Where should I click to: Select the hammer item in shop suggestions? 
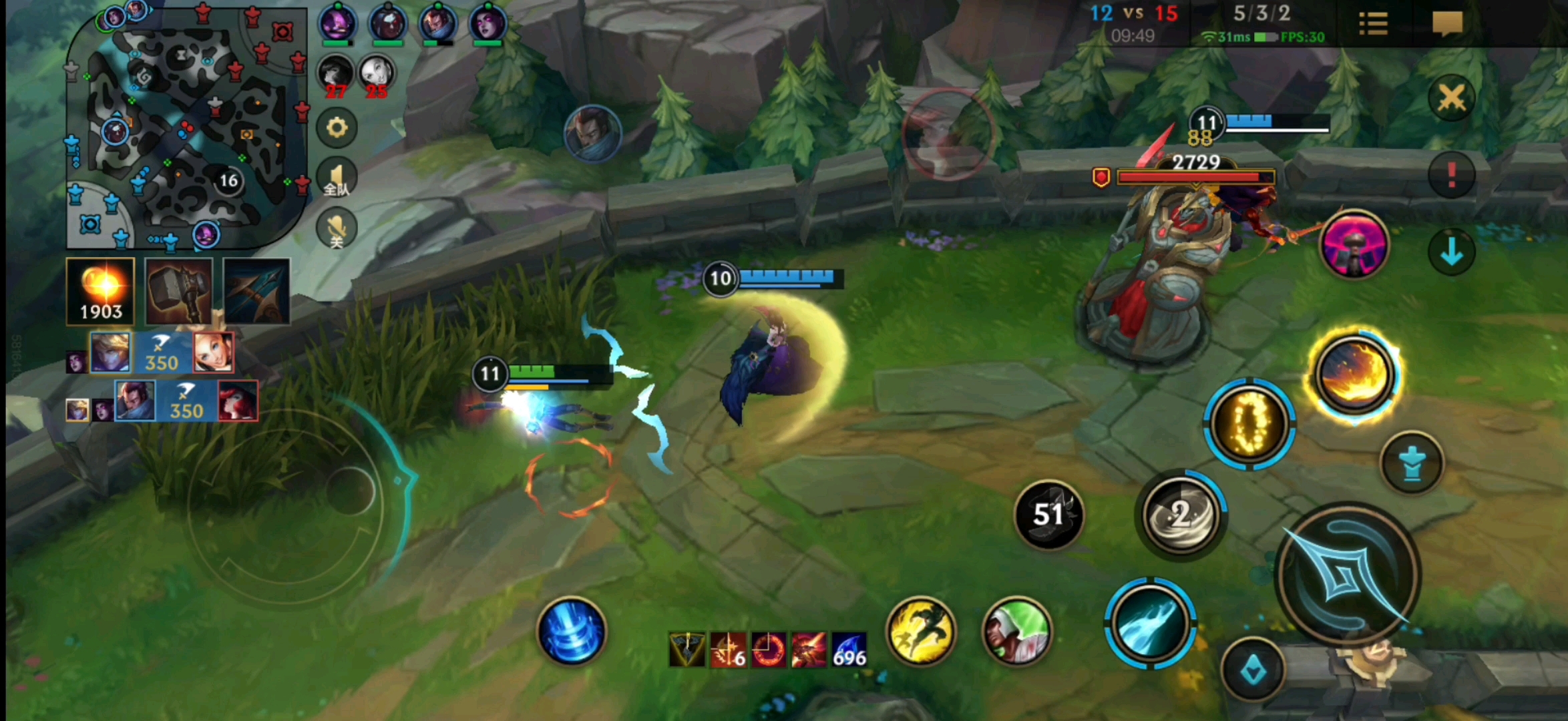point(179,291)
